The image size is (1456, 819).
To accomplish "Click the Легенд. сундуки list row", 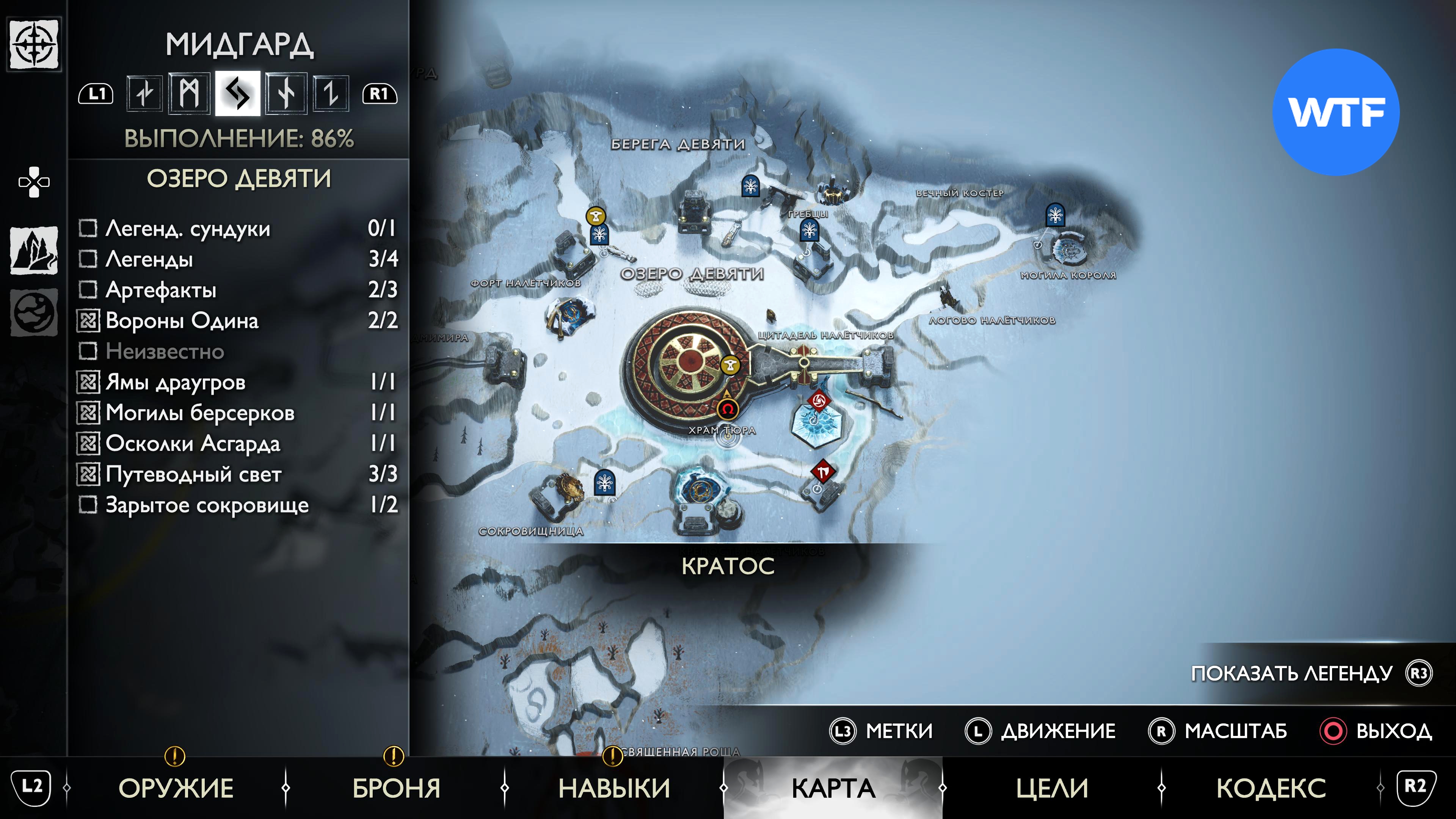I will coord(237,228).
